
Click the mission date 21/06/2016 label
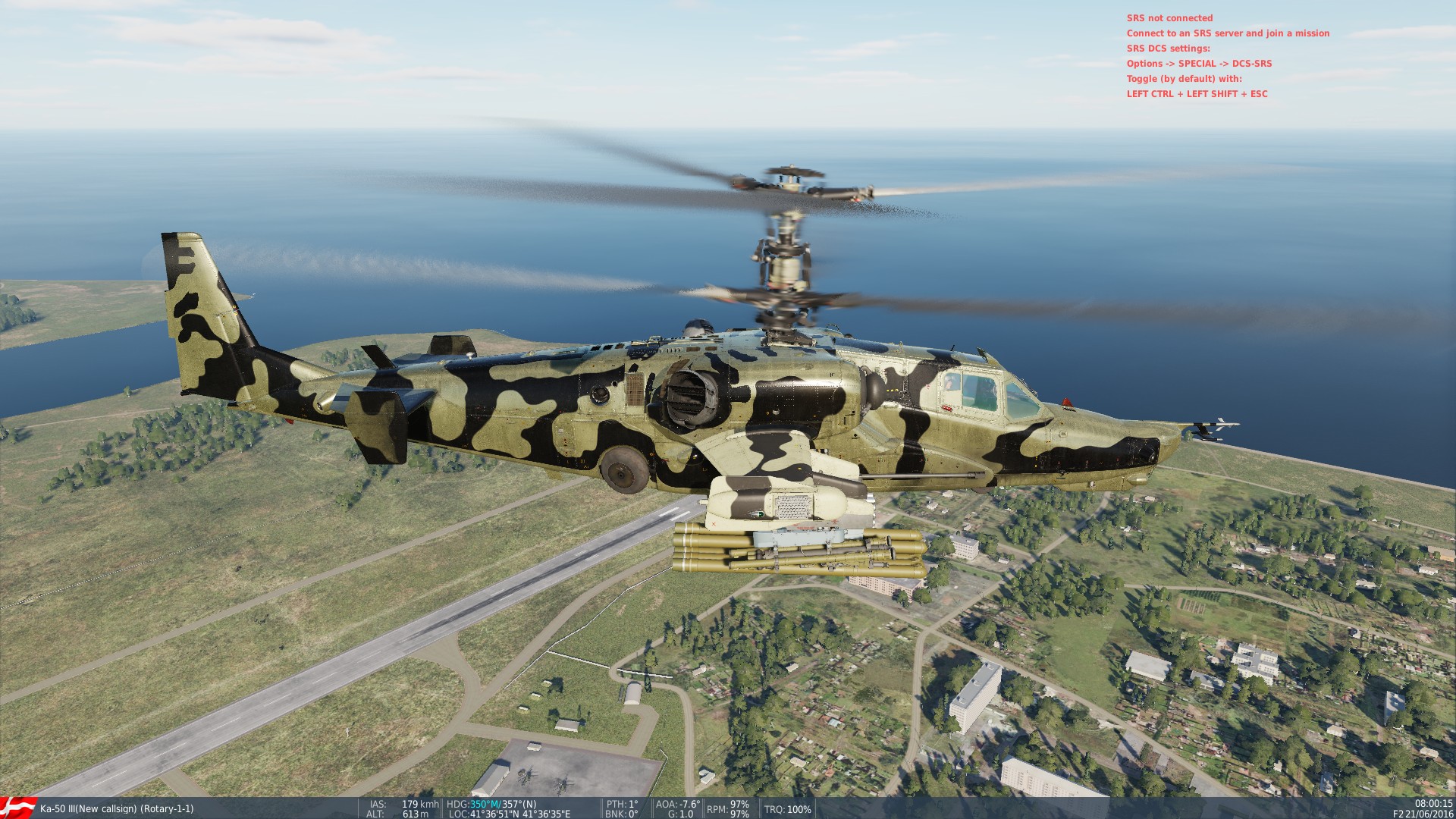tap(1432, 814)
